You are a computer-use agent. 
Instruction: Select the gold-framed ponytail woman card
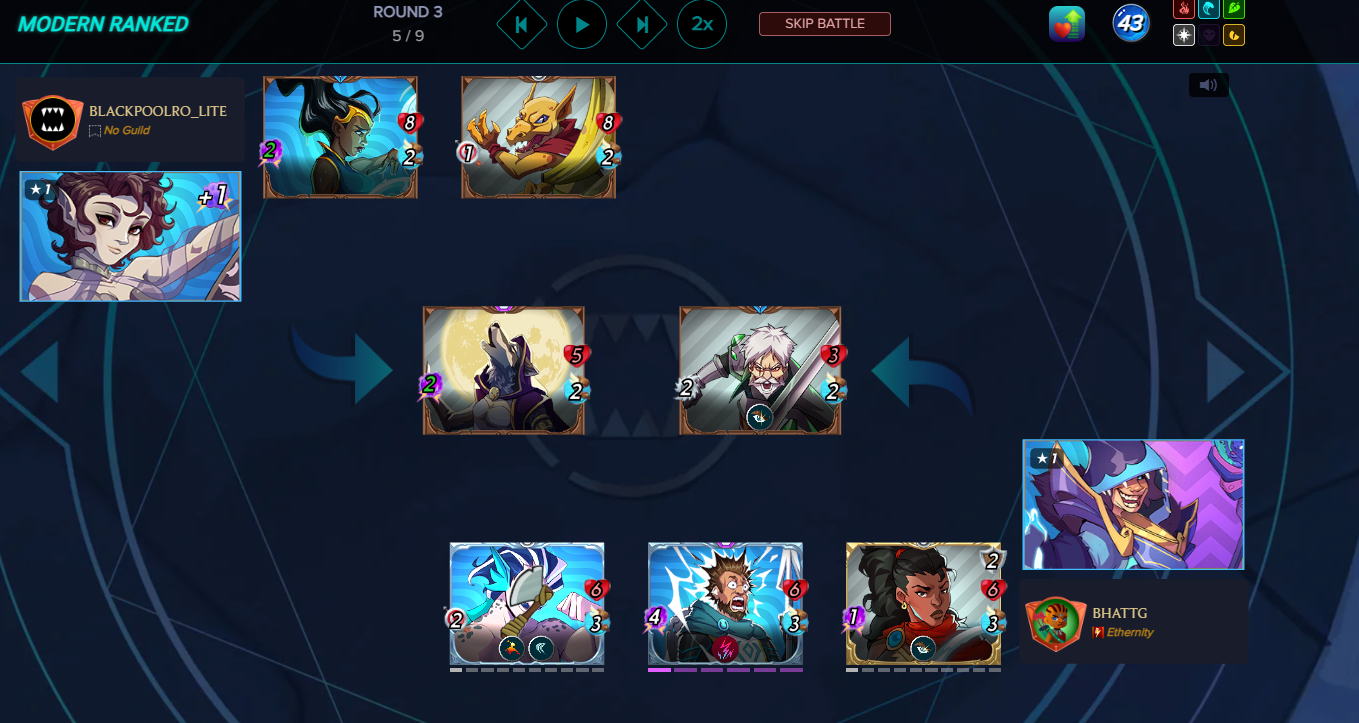point(923,603)
